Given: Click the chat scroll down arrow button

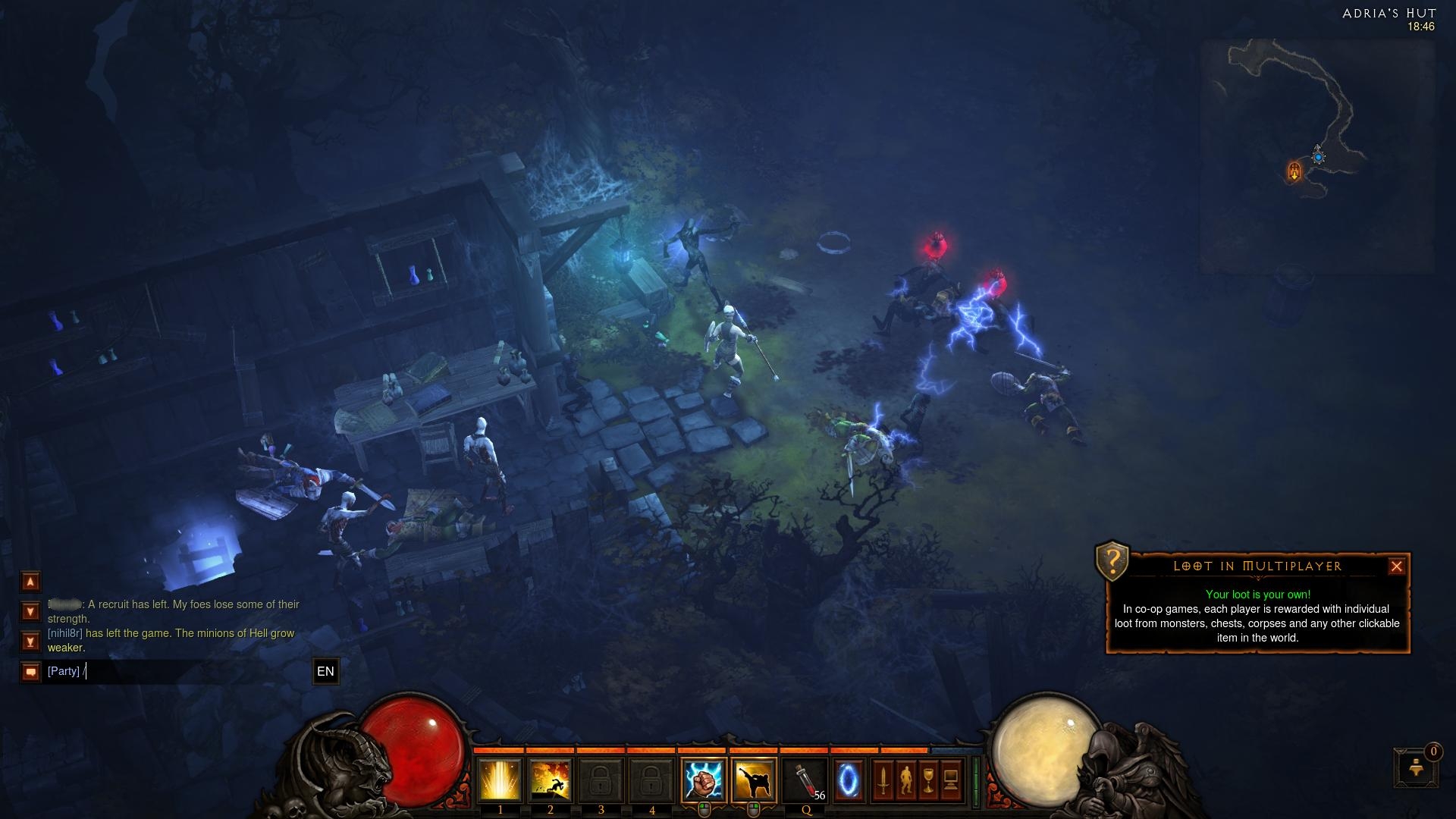Looking at the screenshot, I should (x=30, y=611).
